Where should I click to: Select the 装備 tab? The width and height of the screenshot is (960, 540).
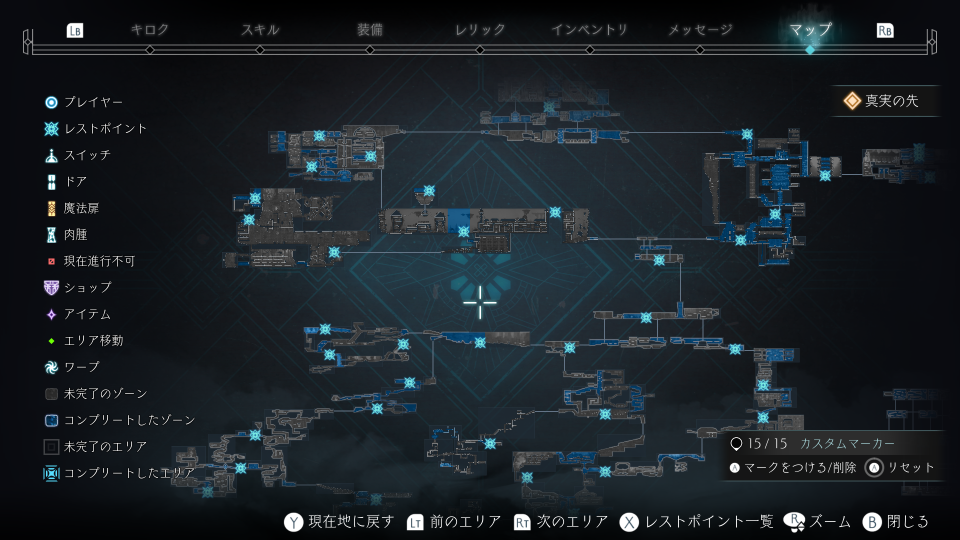coord(370,30)
